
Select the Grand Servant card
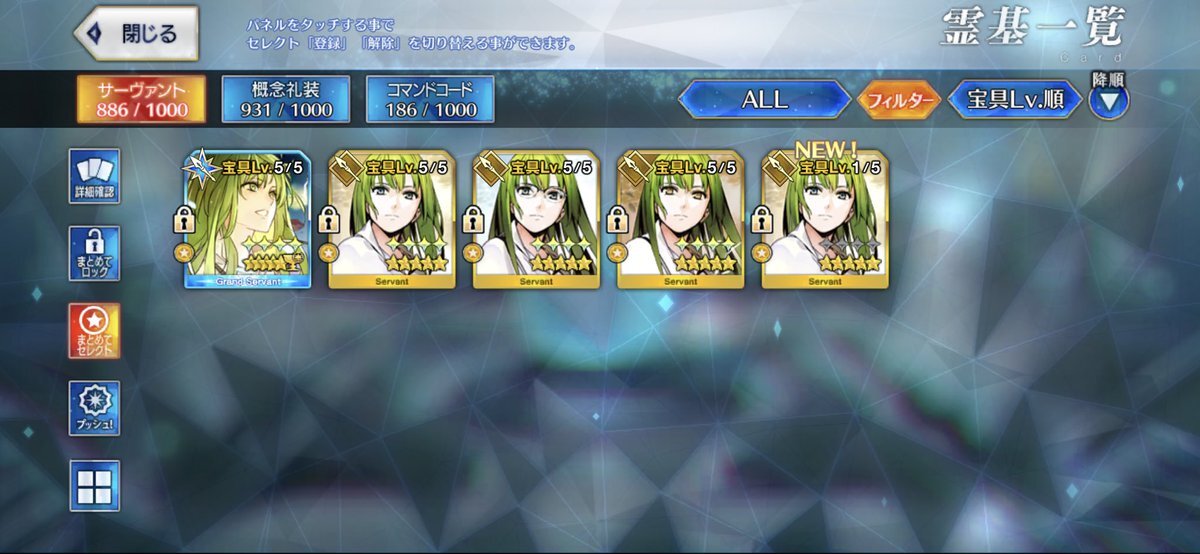247,222
